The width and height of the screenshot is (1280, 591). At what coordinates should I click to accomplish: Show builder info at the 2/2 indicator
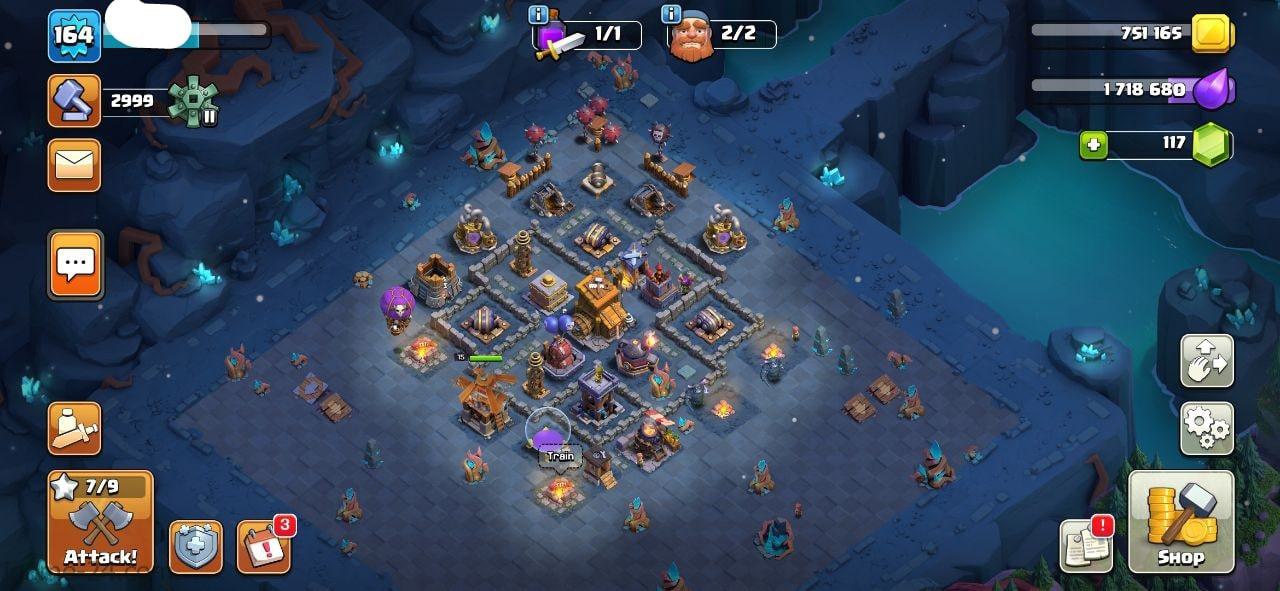[671, 14]
